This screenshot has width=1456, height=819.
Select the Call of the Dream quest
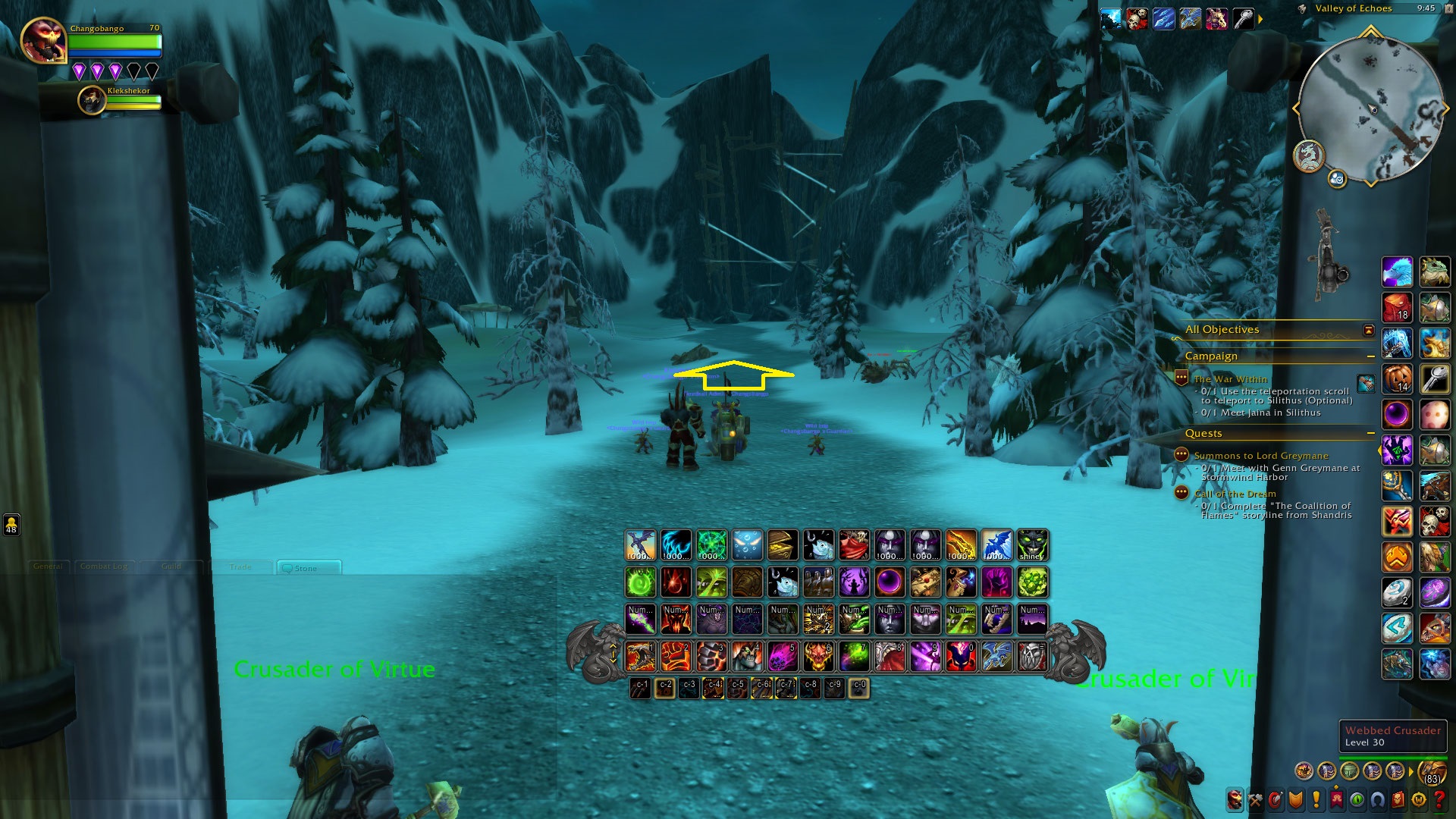1235,494
